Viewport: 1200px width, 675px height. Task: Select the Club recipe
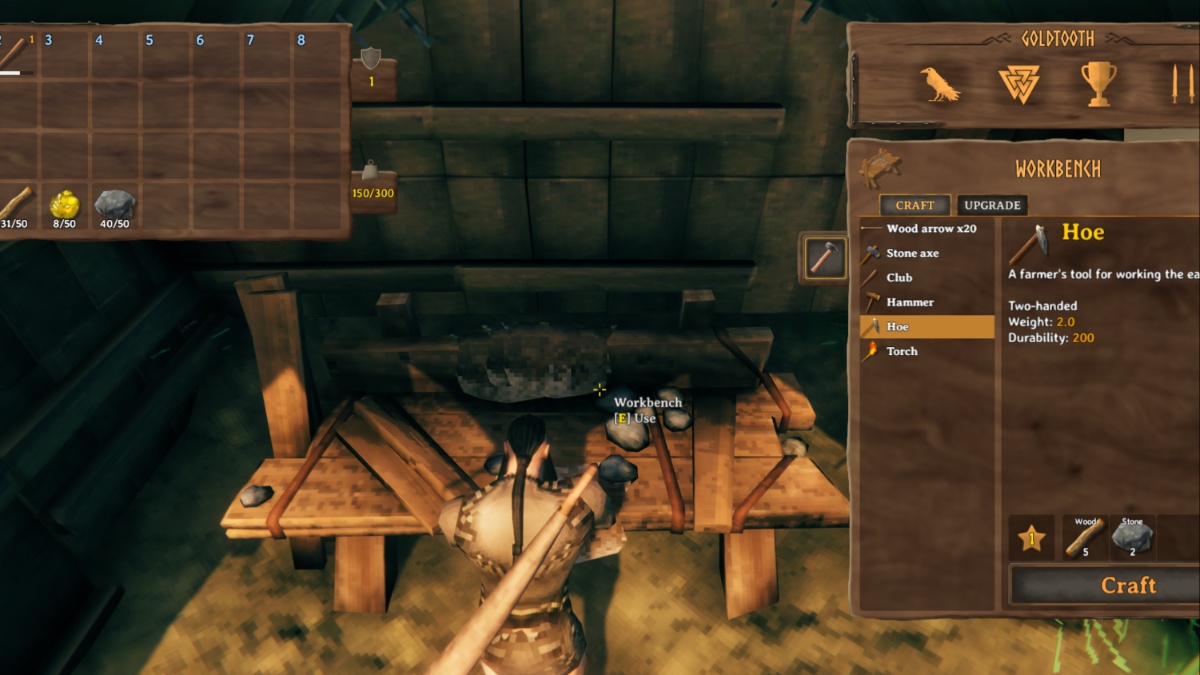pyautogui.click(x=899, y=278)
